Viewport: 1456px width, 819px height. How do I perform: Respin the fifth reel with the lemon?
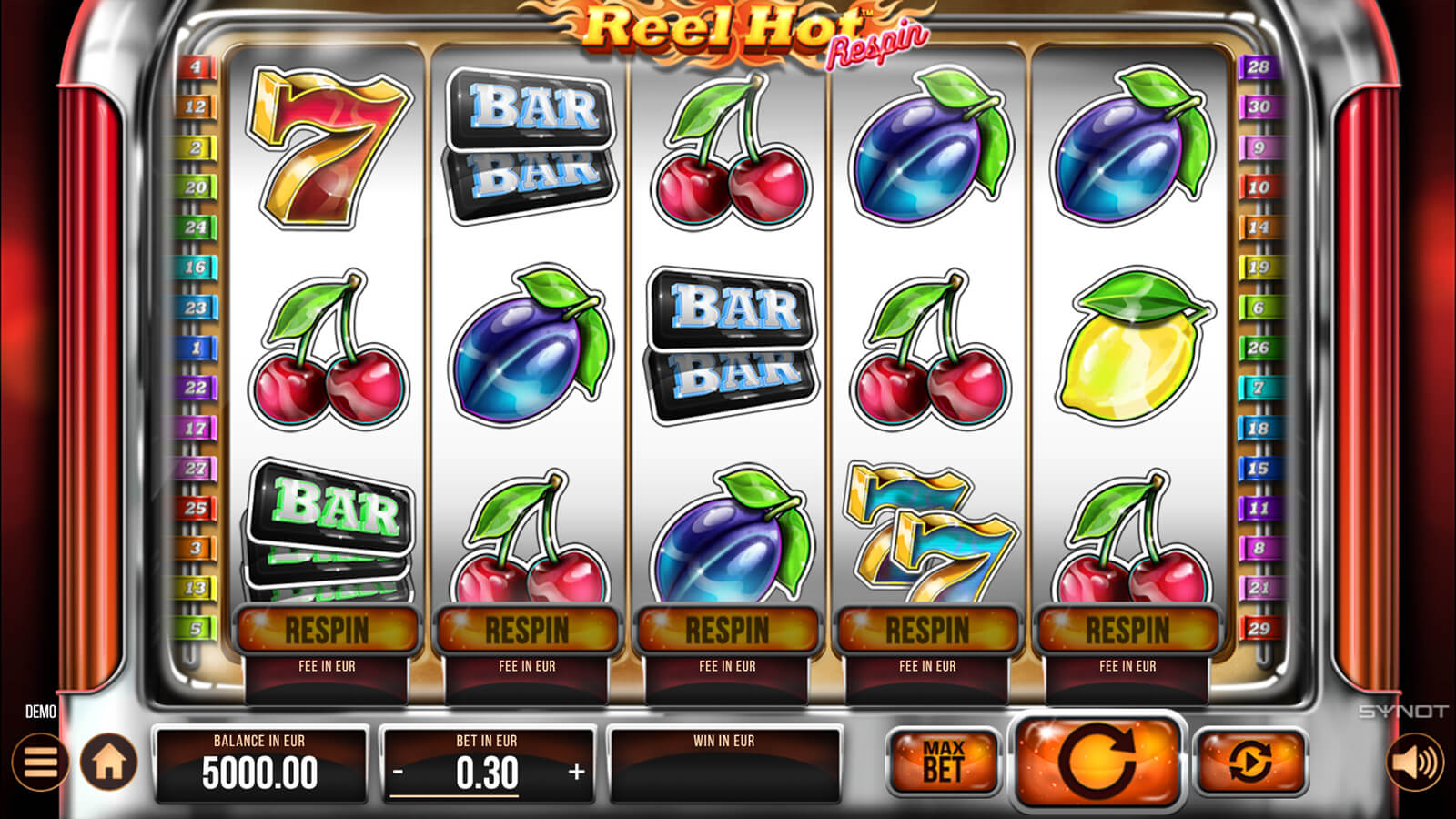(1128, 630)
